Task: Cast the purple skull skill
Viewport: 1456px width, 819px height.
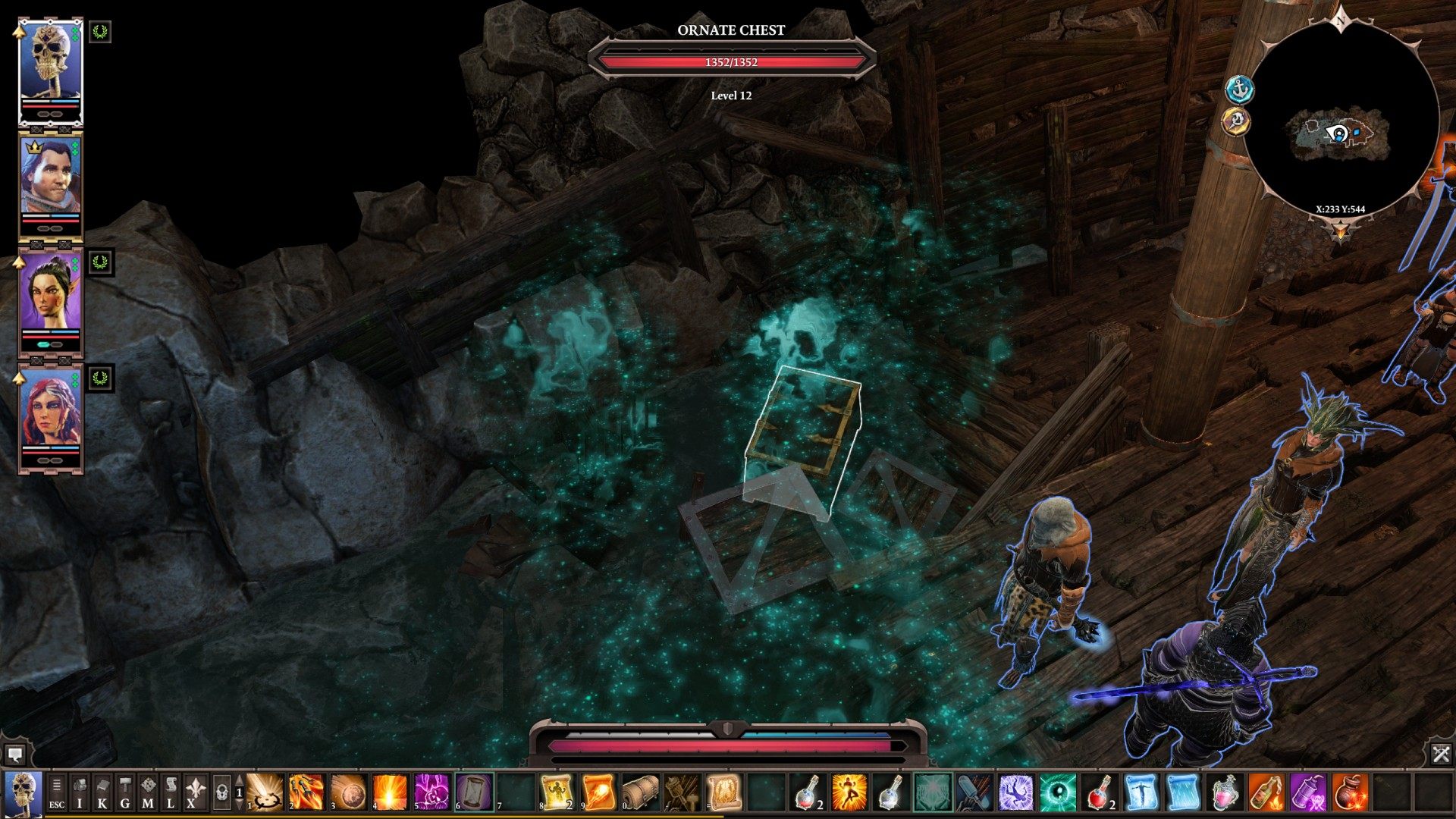Action: point(431,792)
